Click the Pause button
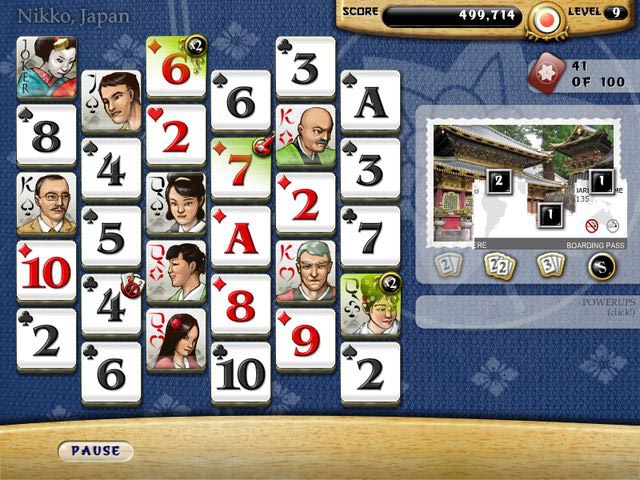This screenshot has width=640, height=480. [95, 451]
